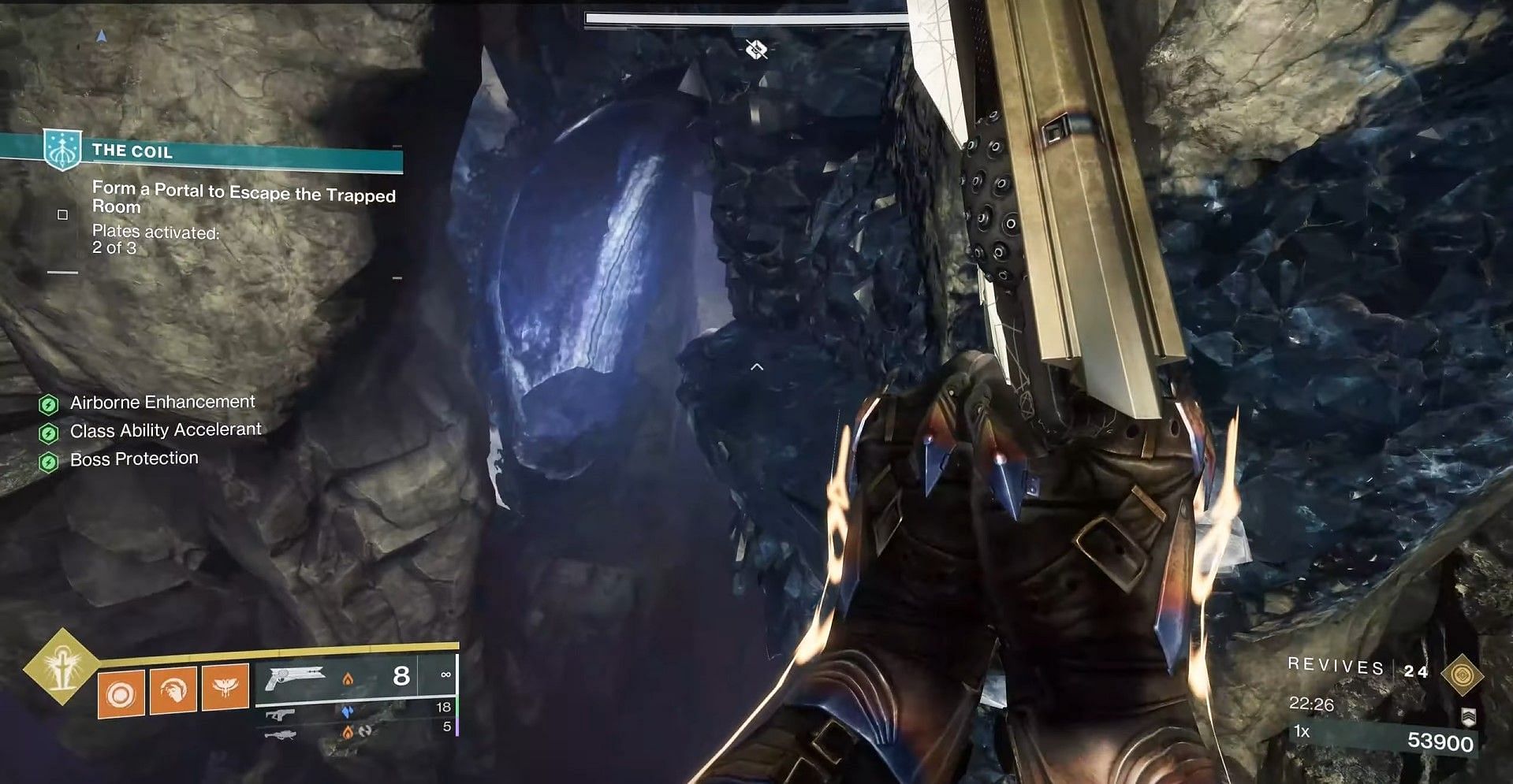Activate the sword Super ability diamond
1513x784 pixels.
click(x=61, y=667)
